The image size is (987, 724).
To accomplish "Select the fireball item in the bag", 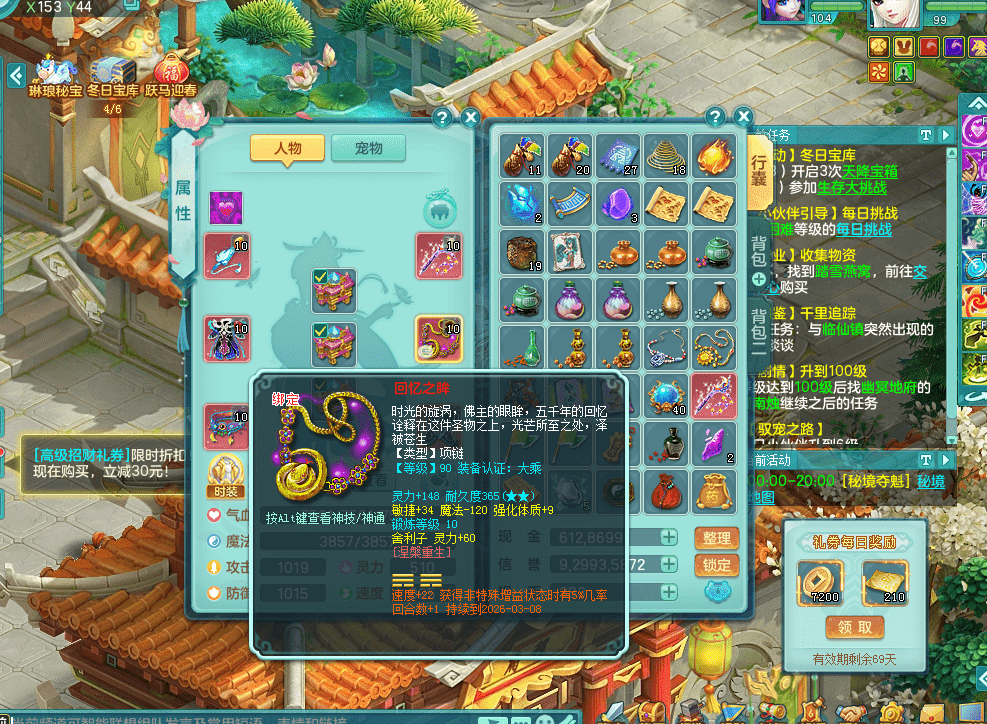I will [x=715, y=155].
